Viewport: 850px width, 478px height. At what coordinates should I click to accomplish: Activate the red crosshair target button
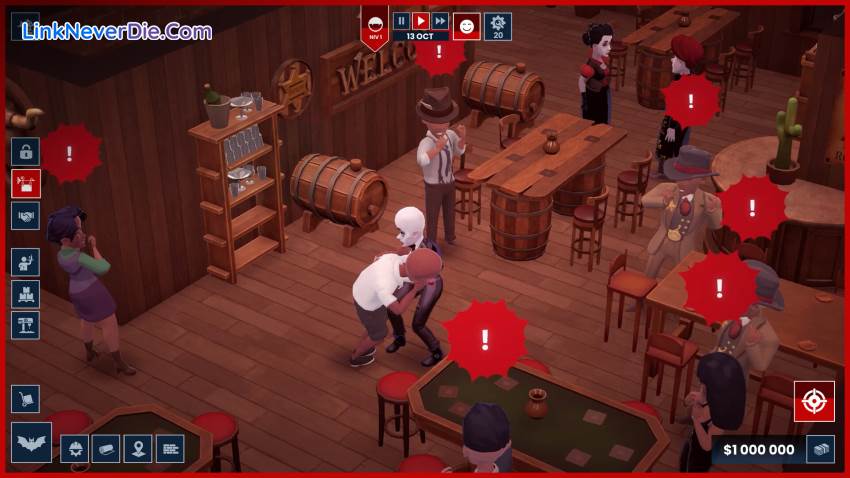[814, 401]
